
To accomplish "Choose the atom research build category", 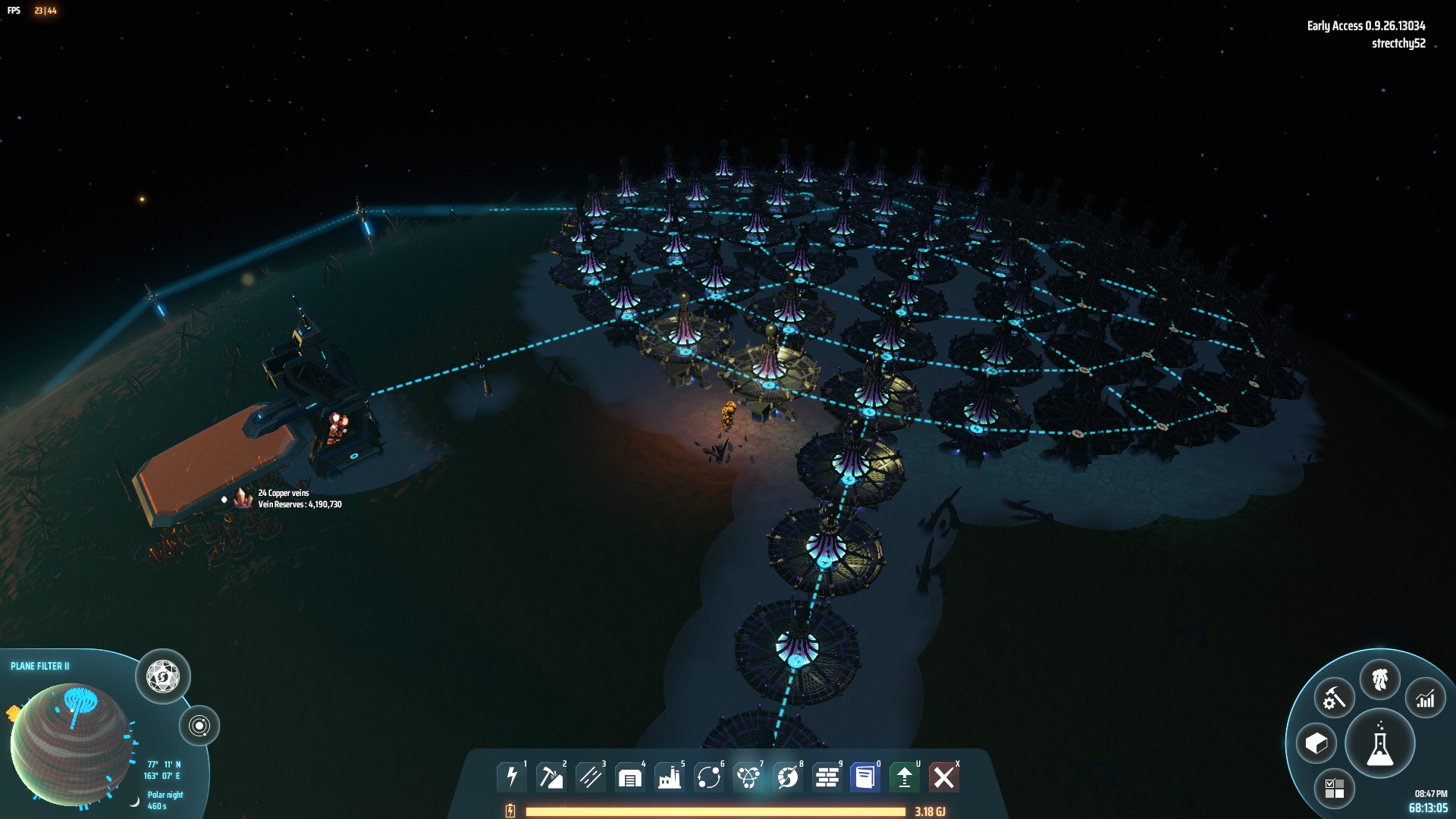I will pyautogui.click(x=748, y=777).
